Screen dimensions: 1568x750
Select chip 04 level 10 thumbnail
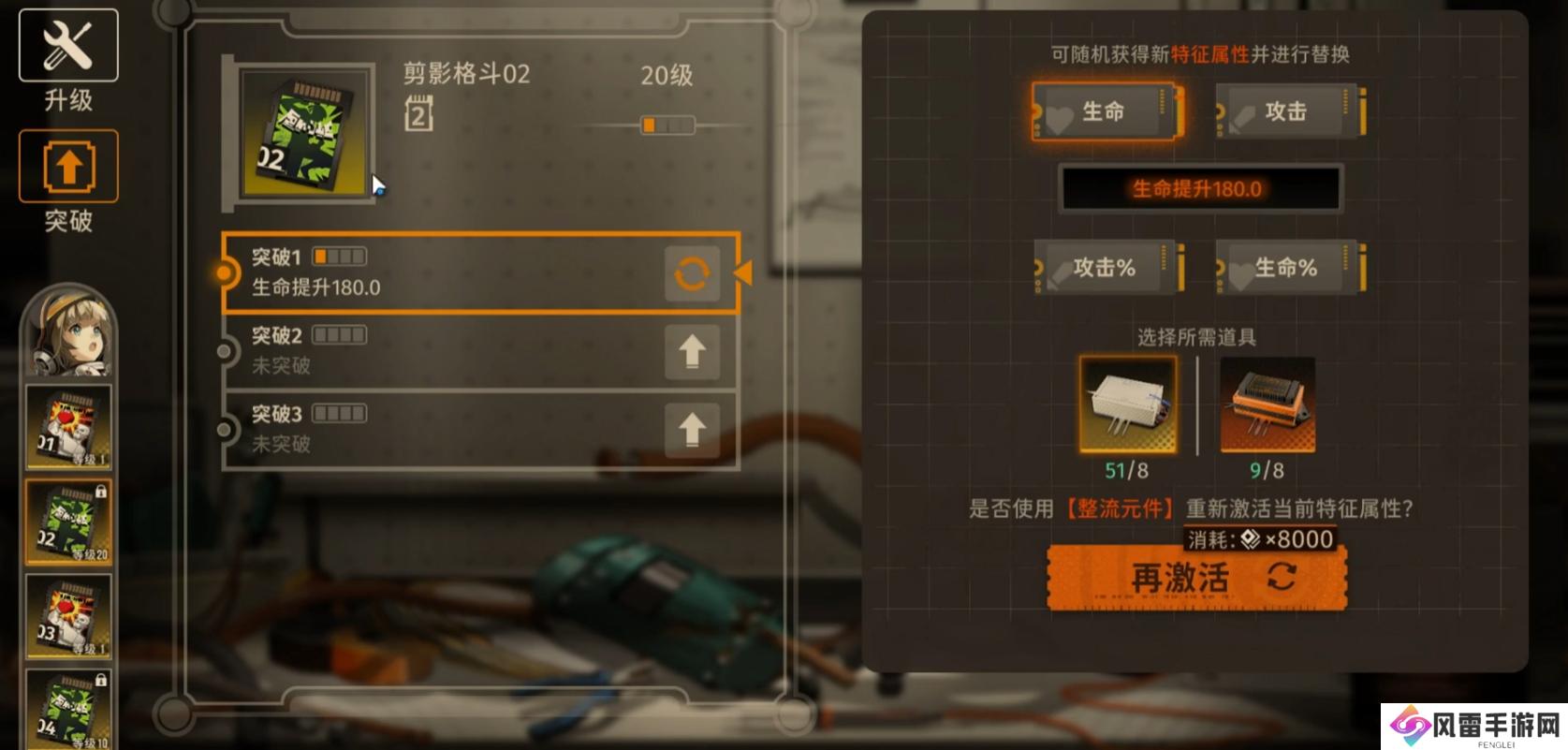click(68, 710)
